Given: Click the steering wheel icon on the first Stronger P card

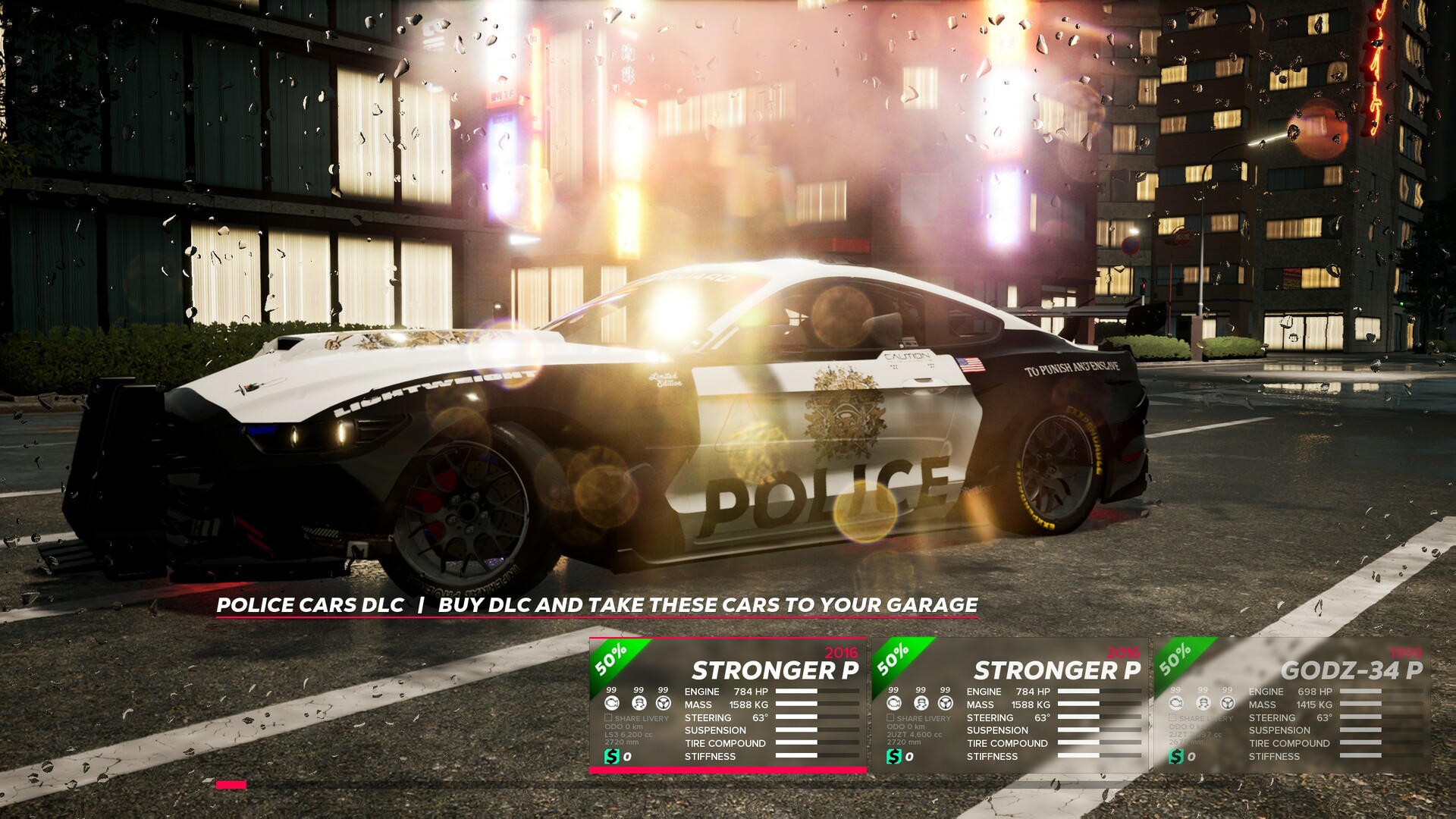Looking at the screenshot, I should click(x=662, y=704).
